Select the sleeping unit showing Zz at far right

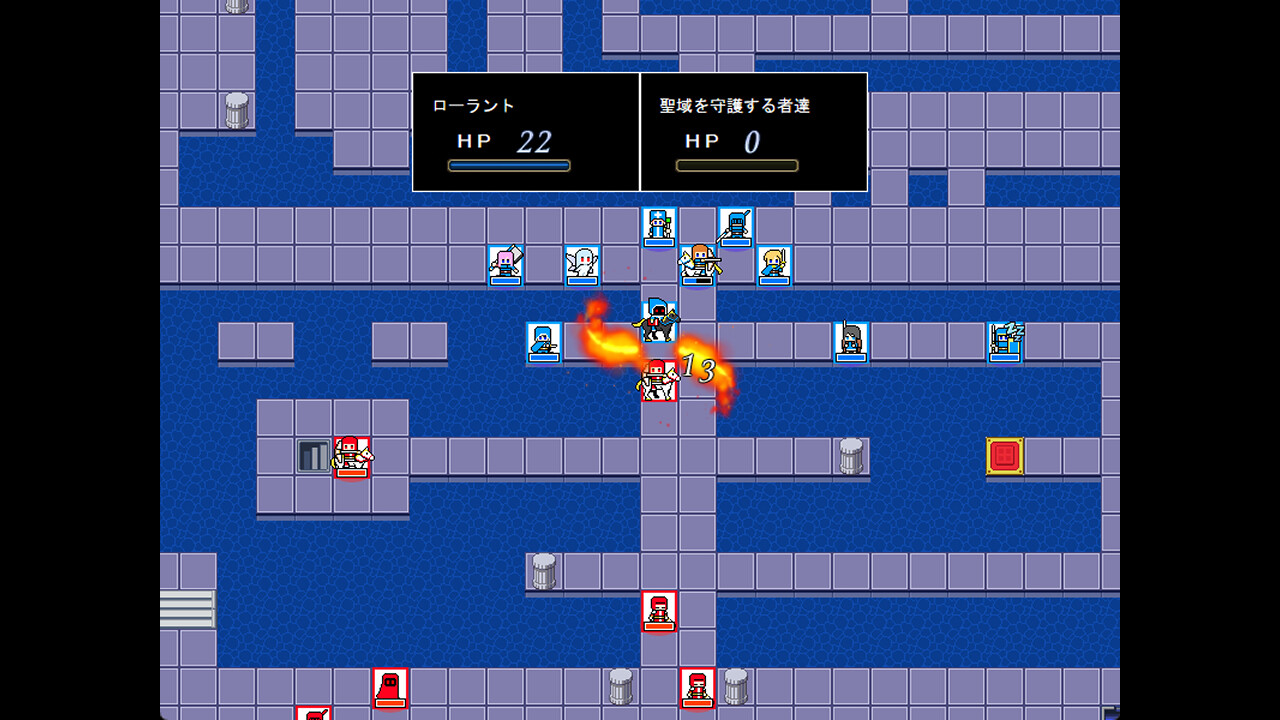point(1005,341)
